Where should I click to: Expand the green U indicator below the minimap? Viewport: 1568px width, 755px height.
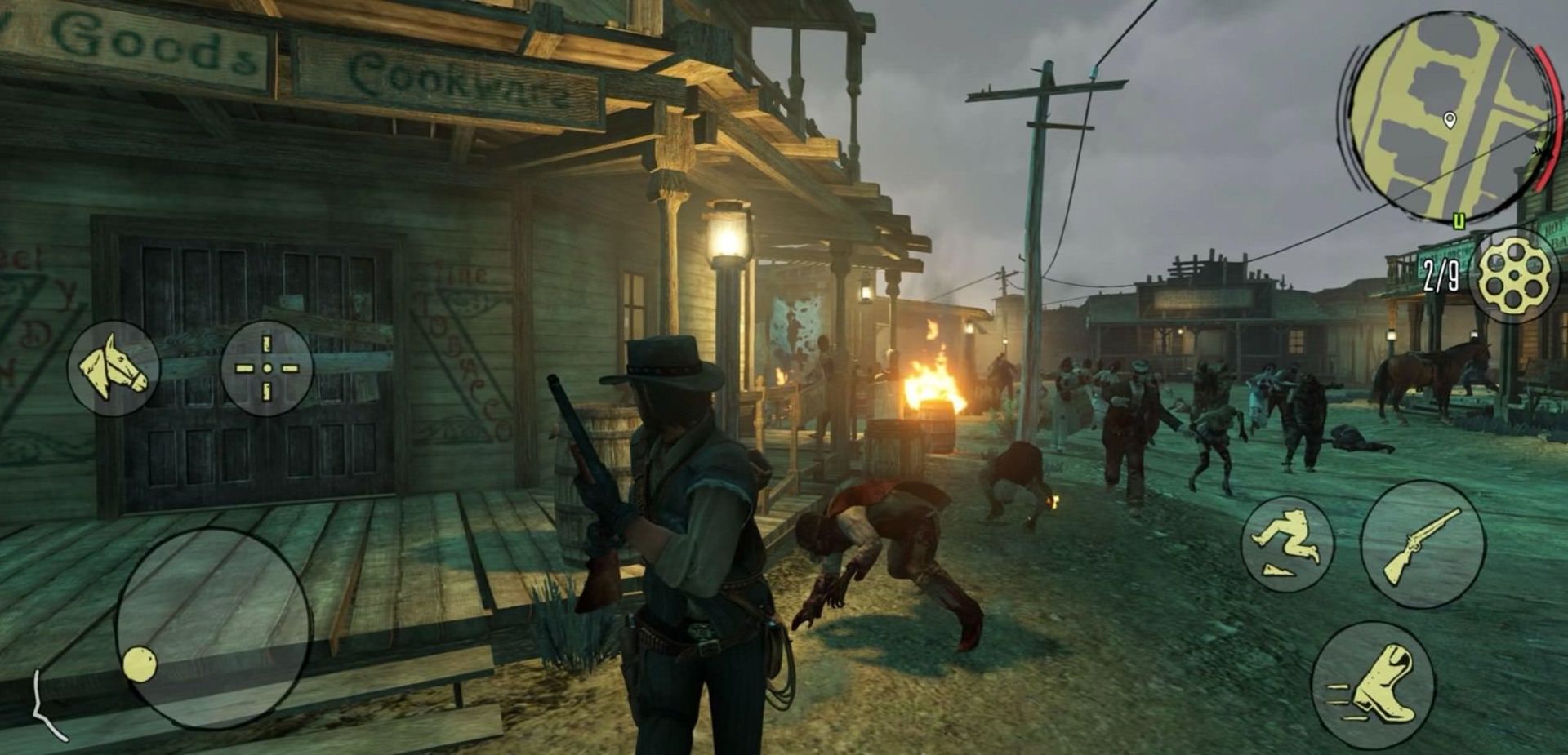point(1461,219)
